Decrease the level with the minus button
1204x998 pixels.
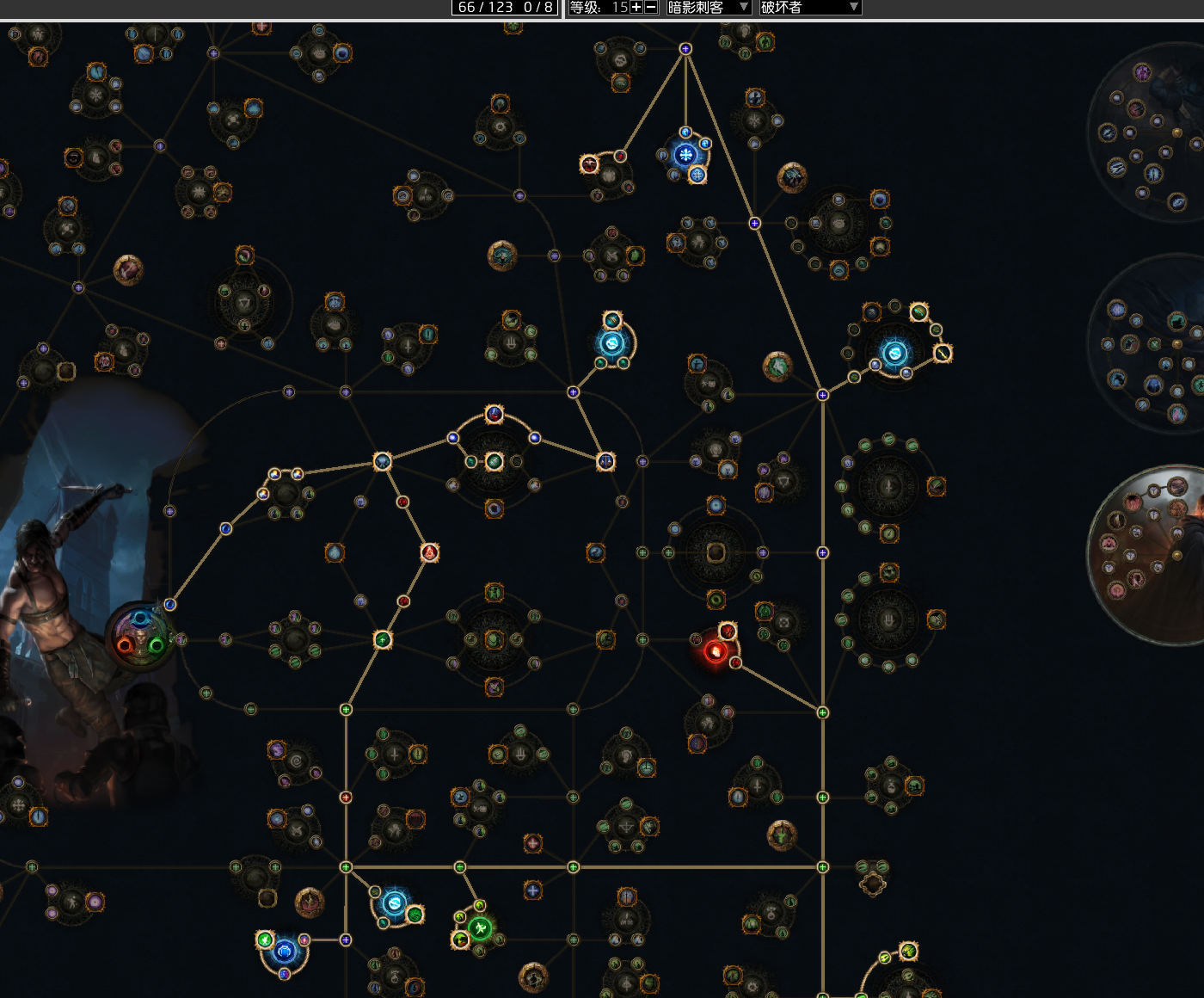tap(651, 8)
